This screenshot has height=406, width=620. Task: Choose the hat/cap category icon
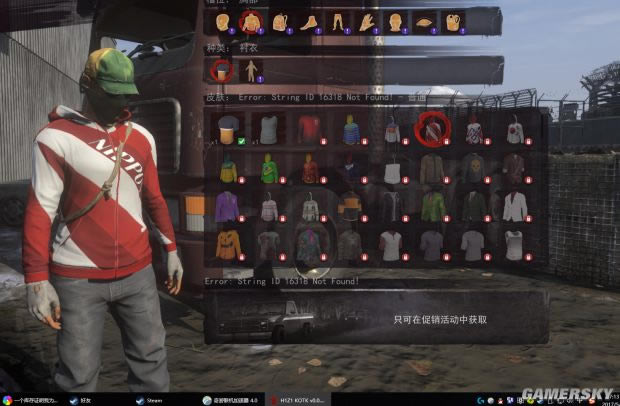425,21
